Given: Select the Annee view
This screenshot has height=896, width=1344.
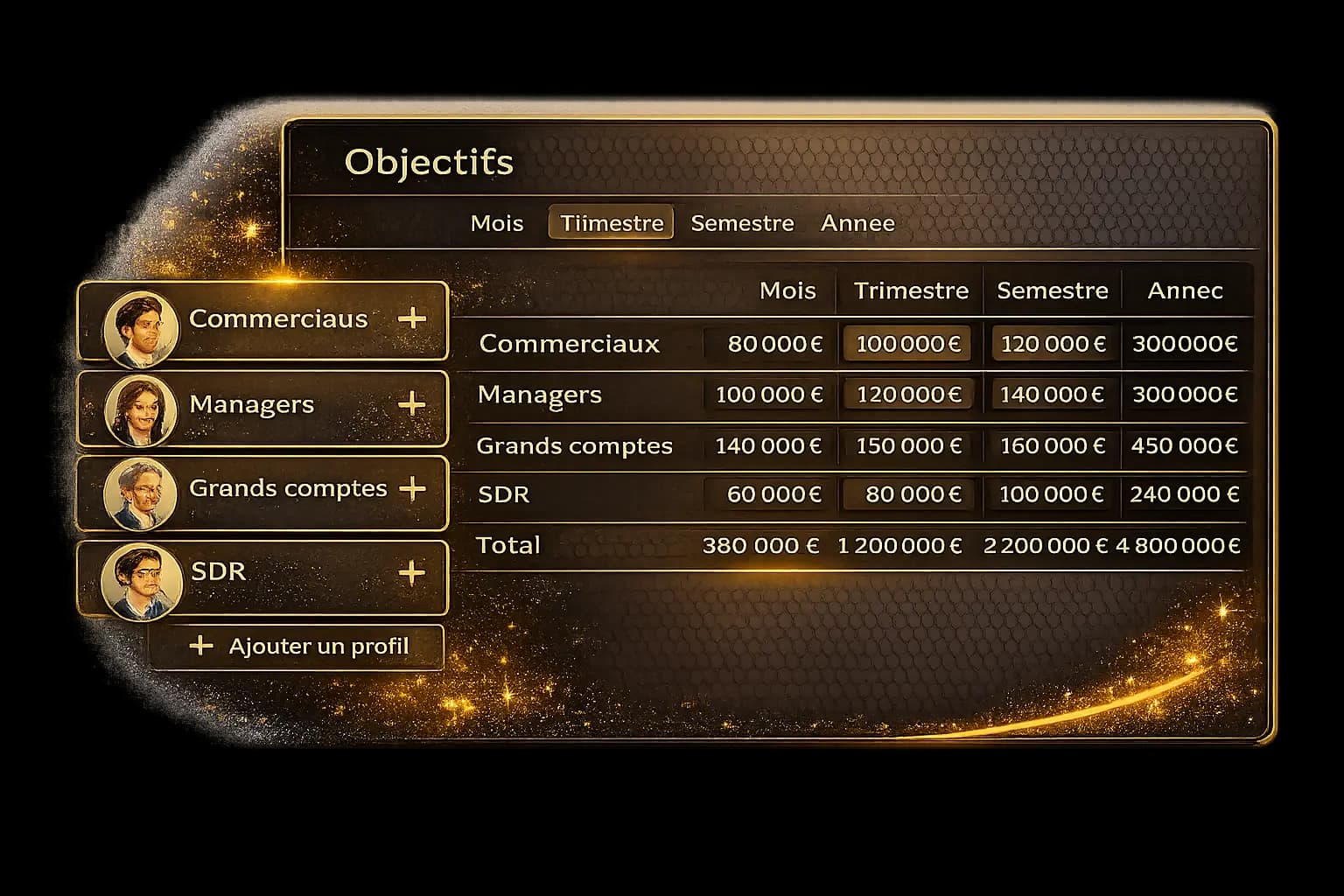Looking at the screenshot, I should click(857, 223).
